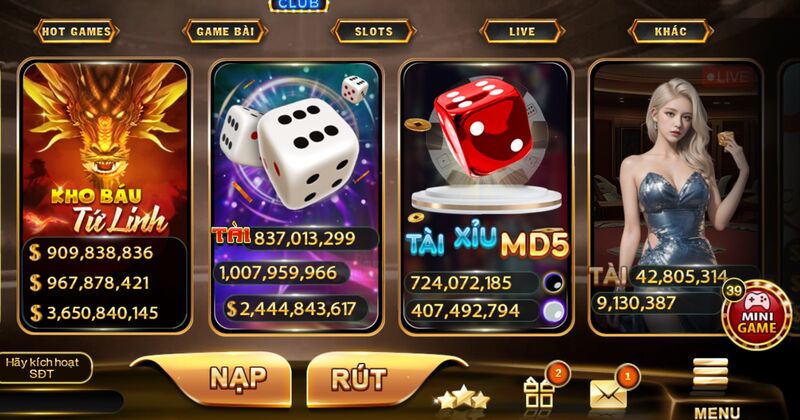The width and height of the screenshot is (800, 420).
Task: Open the Game Bài category
Action: [x=225, y=32]
